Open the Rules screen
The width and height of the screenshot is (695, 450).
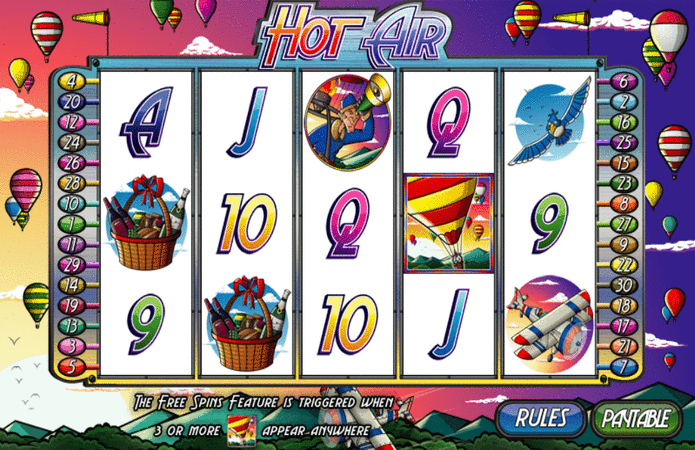click(x=542, y=417)
